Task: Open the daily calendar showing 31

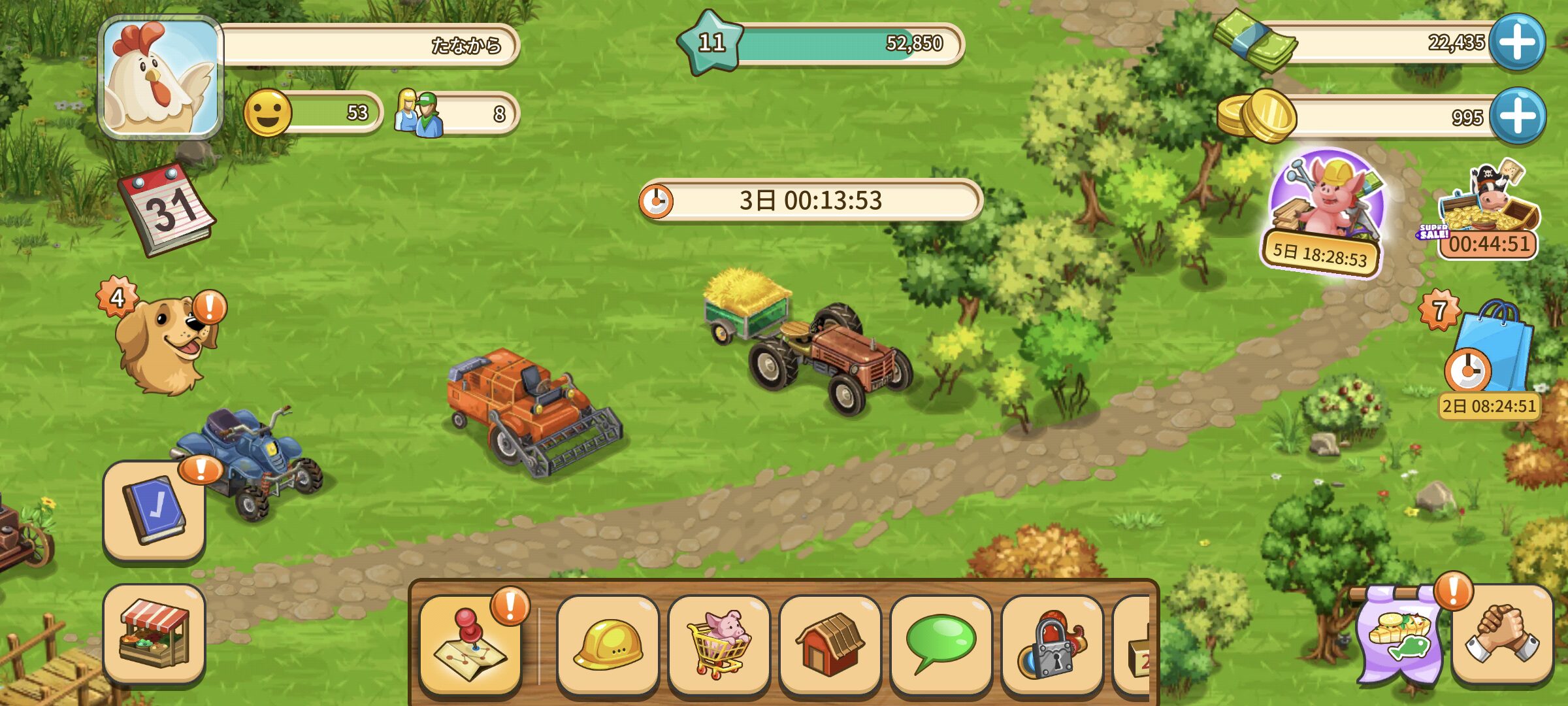Action: [166, 209]
